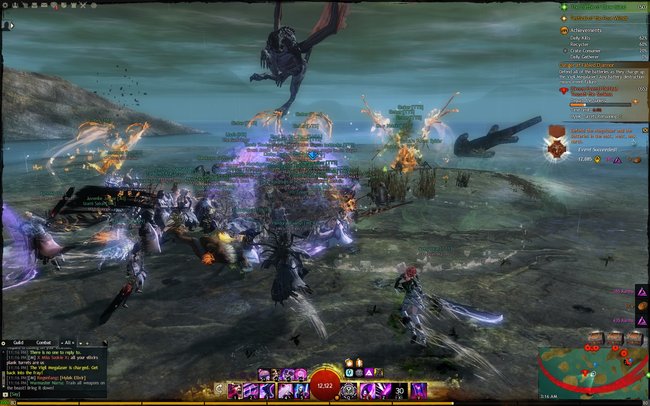
Task: Open the Combat chat tab
Action: click(44, 343)
